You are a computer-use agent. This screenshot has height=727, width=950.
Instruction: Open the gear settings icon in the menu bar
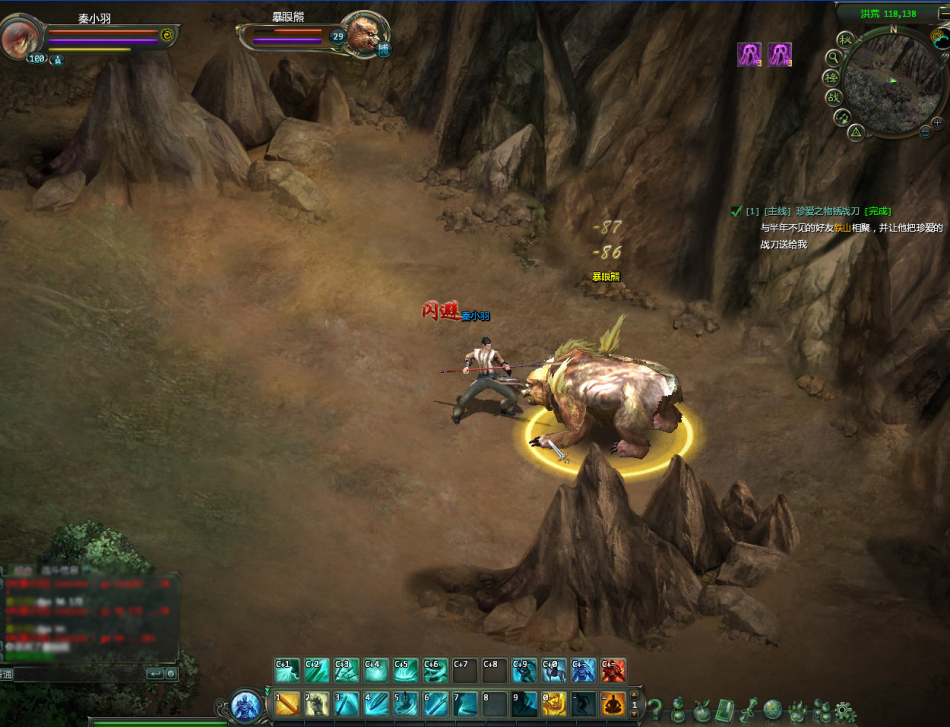845,712
